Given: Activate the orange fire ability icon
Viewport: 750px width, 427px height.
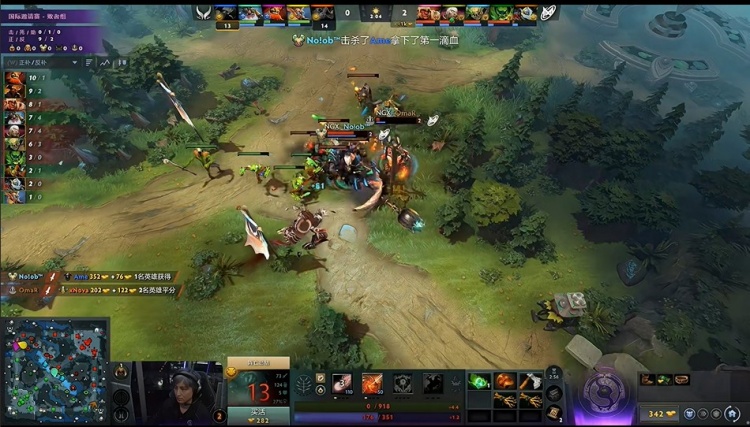Looking at the screenshot, I should pyautogui.click(x=372, y=384).
